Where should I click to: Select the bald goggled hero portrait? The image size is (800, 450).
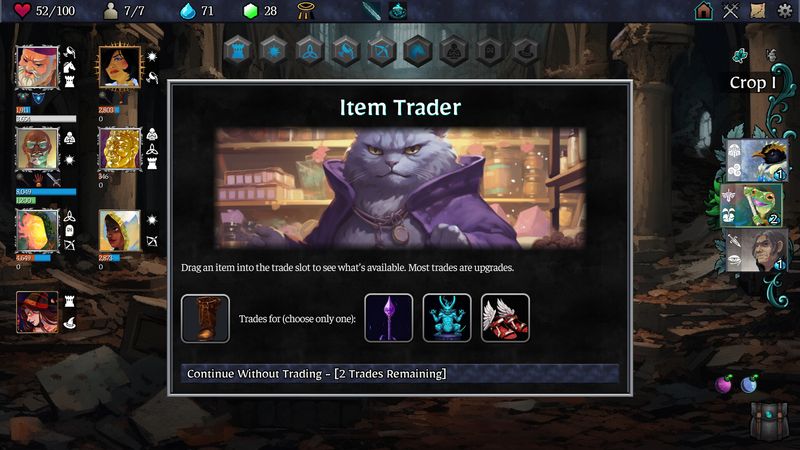tap(38, 148)
